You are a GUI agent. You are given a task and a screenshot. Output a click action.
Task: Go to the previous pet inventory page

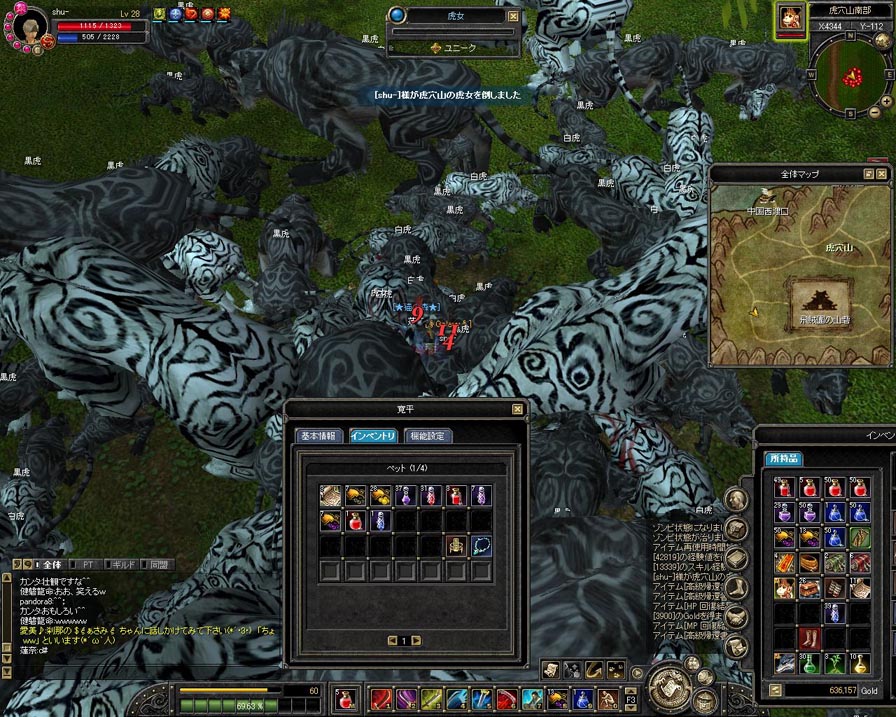pos(391,640)
